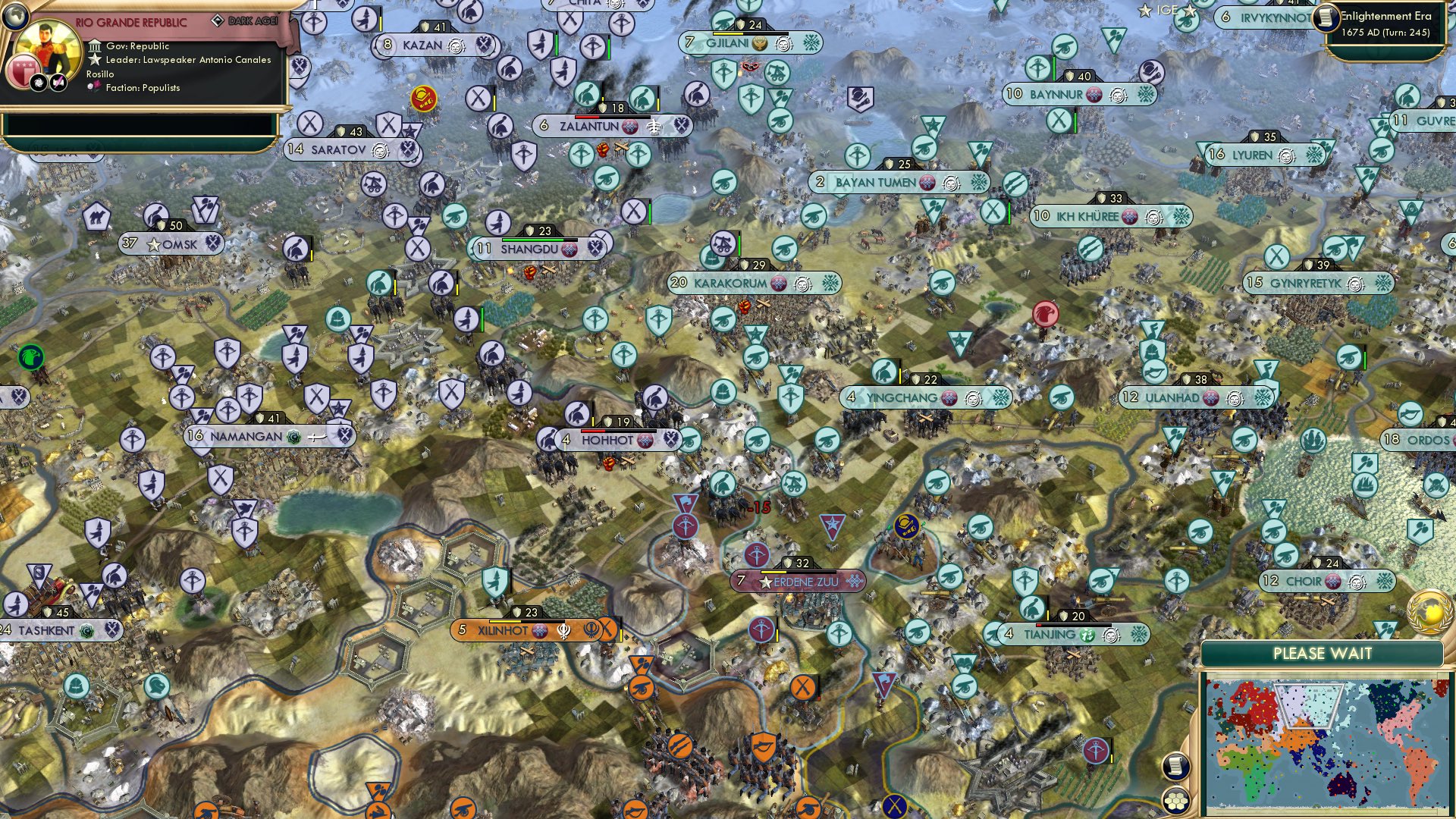The width and height of the screenshot is (1456, 819).
Task: Open the Hohhot city banner
Action: tap(607, 439)
